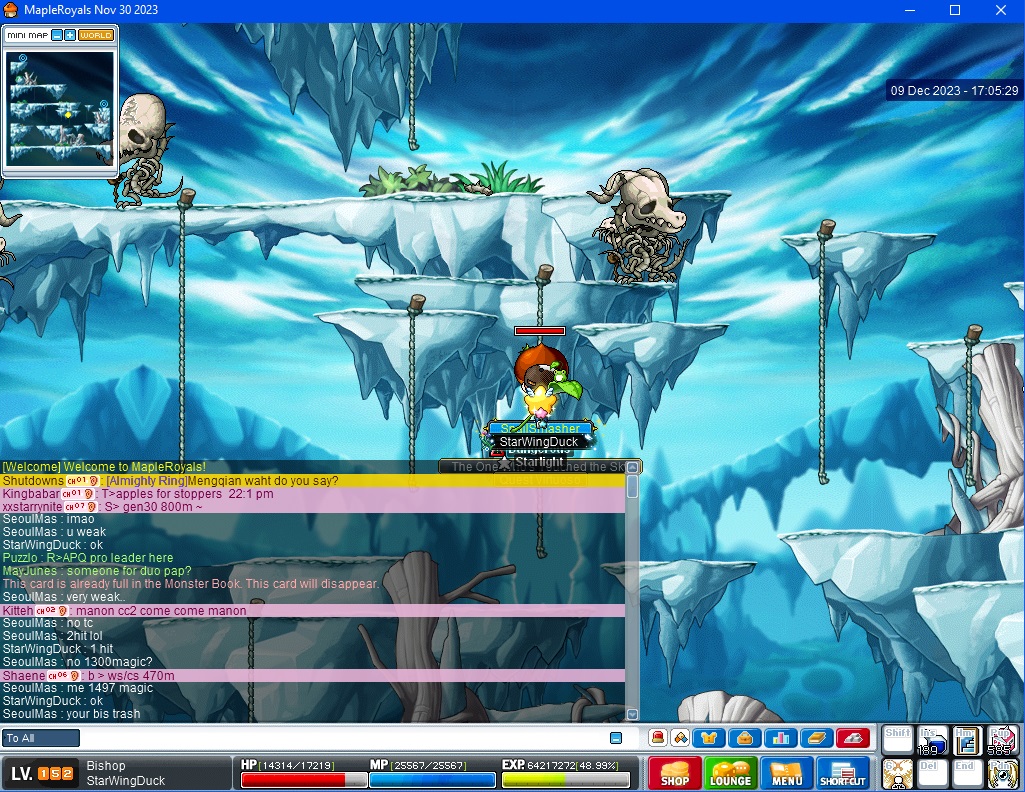
Task: Open the Cash Shop button
Action: (x=675, y=774)
